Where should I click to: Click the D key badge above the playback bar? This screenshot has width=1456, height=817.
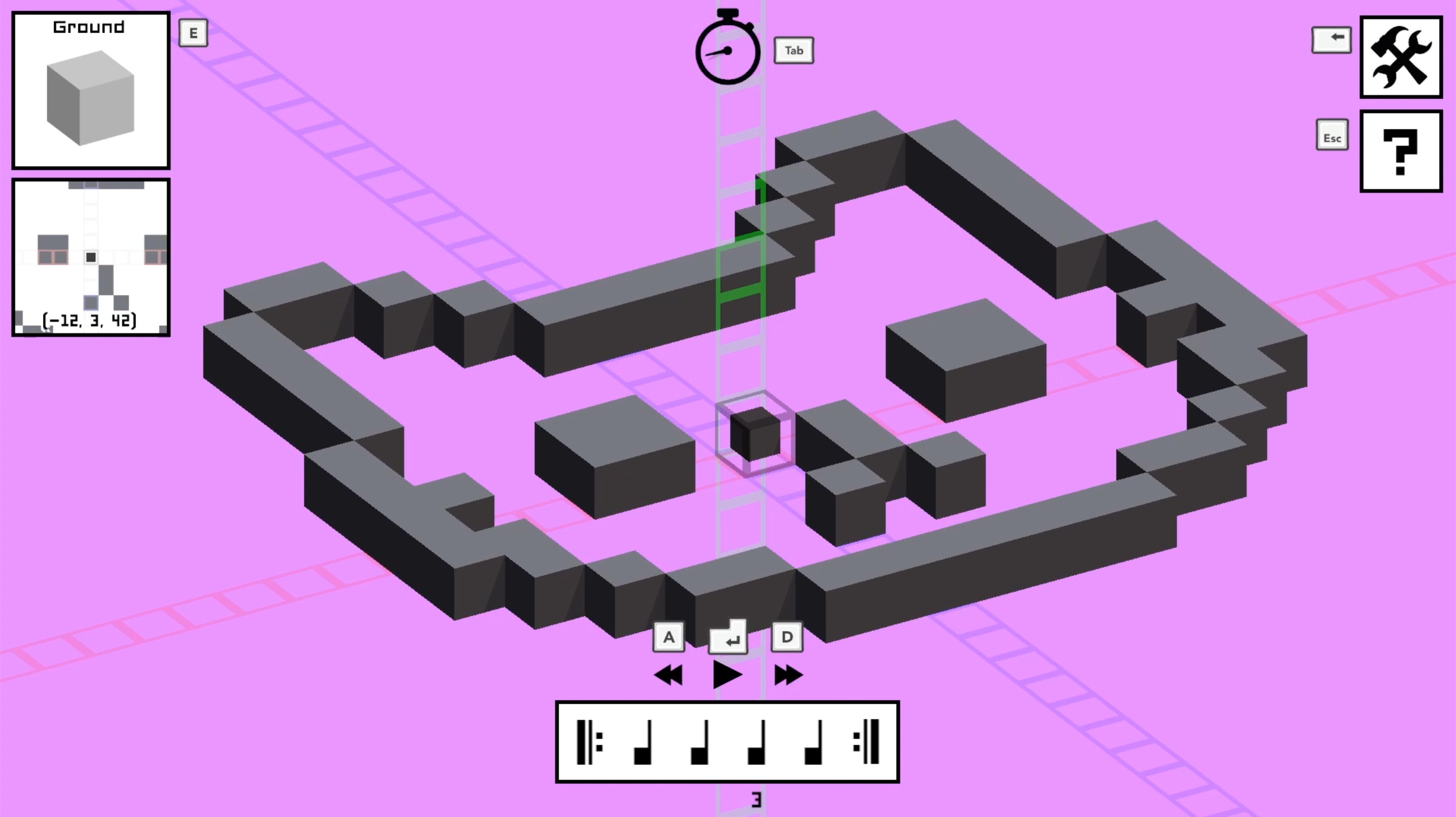(787, 636)
